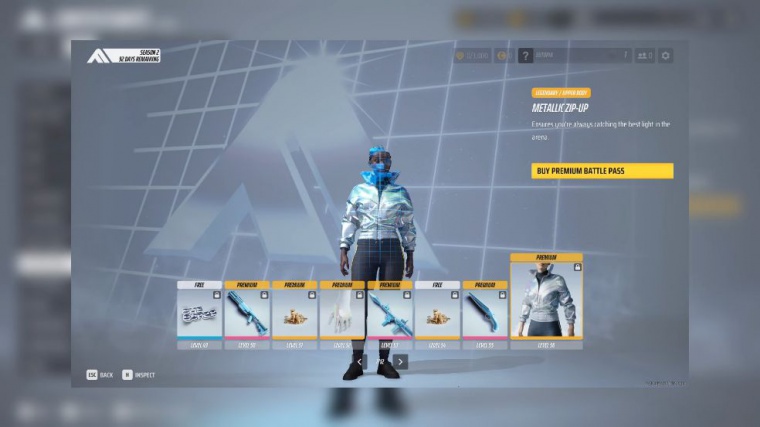
Task: Click the question mark help icon
Action: click(525, 56)
